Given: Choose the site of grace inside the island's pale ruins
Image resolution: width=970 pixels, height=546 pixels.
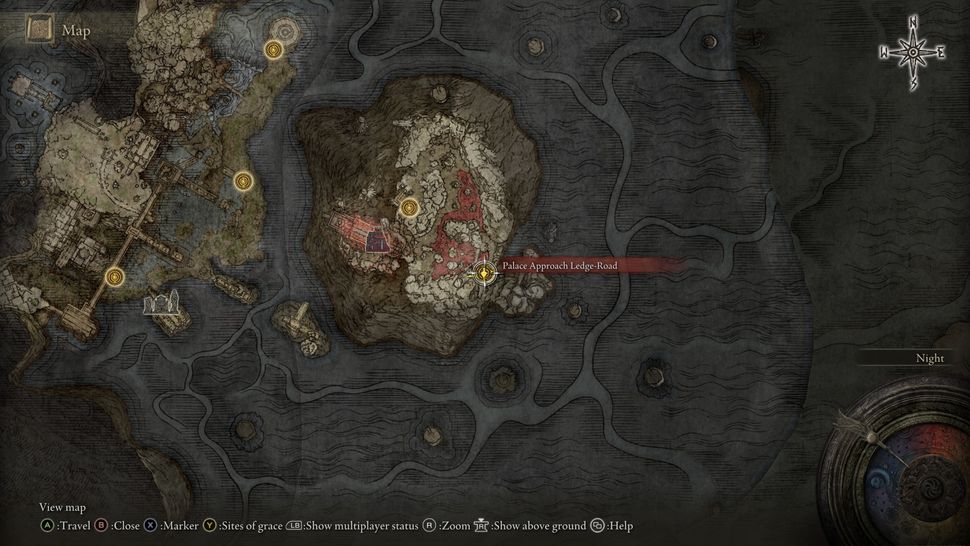Looking at the screenshot, I should pyautogui.click(x=408, y=208).
